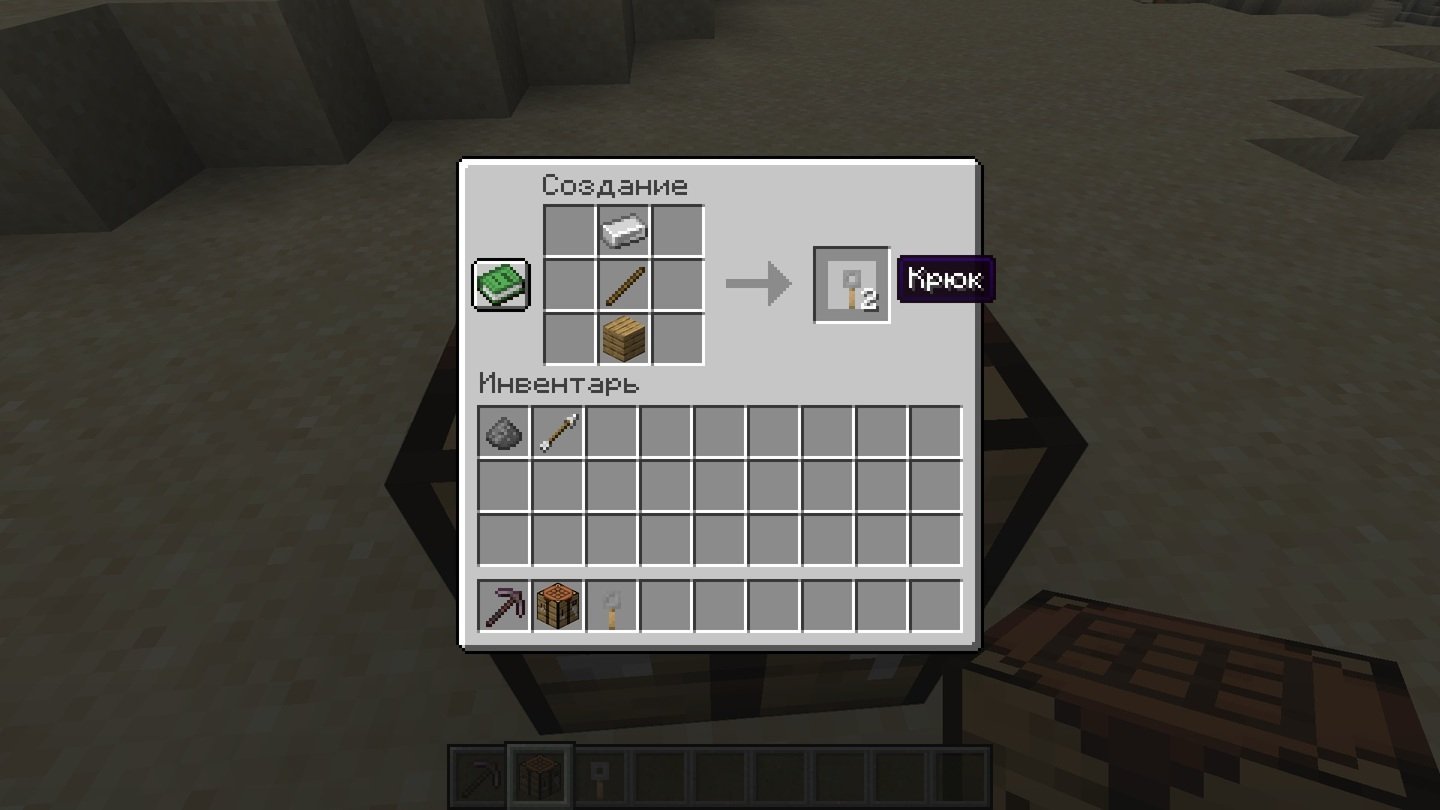Select the tripwire hook in hotbar row
This screenshot has width=1440, height=810.
click(x=612, y=606)
